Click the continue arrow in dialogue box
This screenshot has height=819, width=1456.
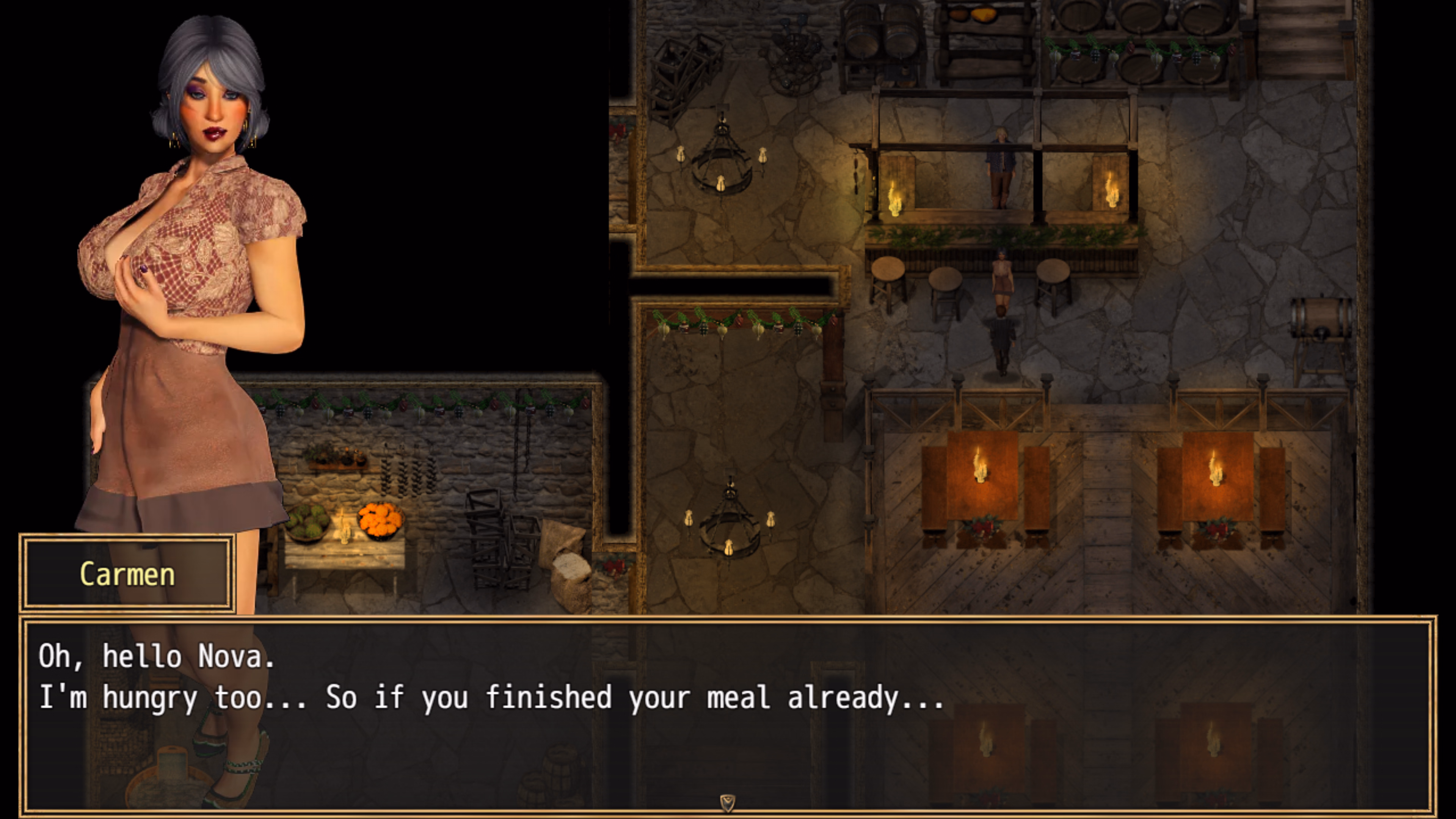pos(728,802)
